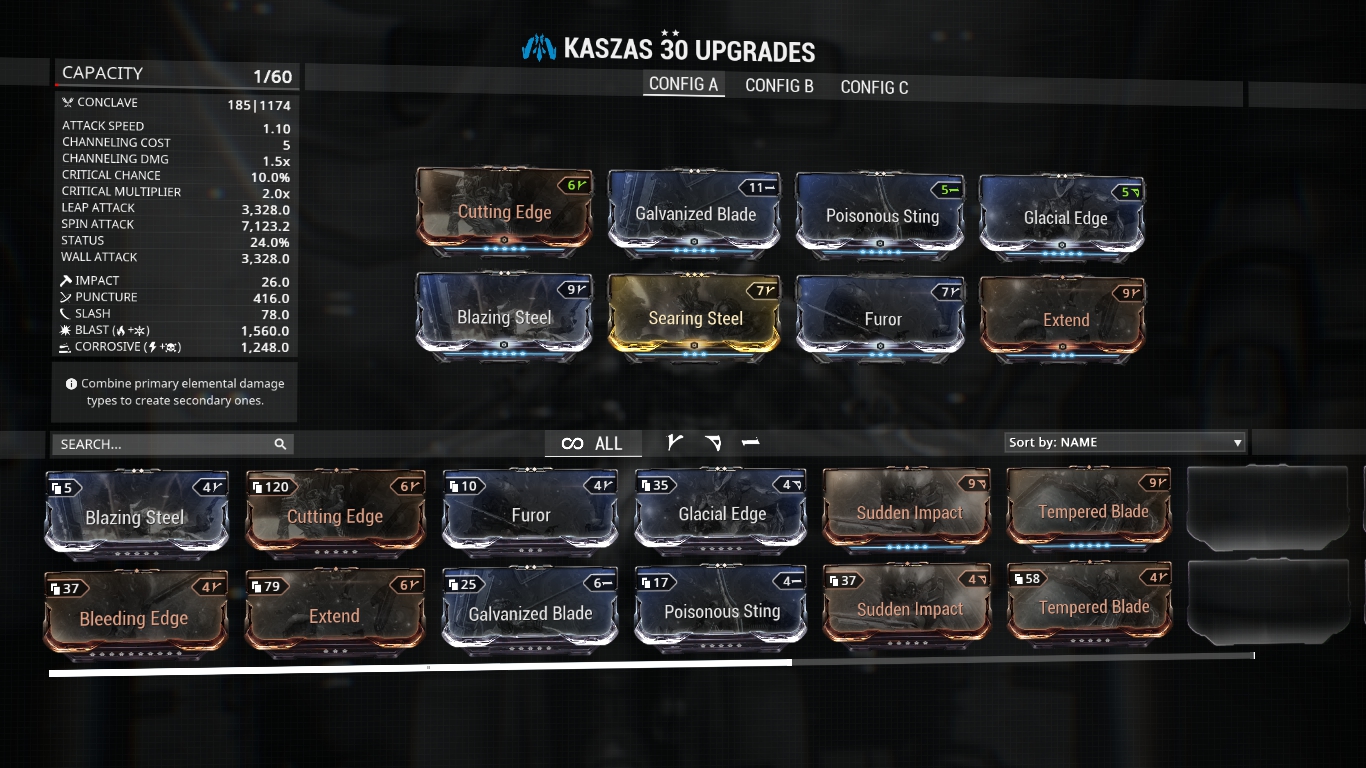
Task: Select the Tempered Blade mod in collection
Action: click(1089, 513)
